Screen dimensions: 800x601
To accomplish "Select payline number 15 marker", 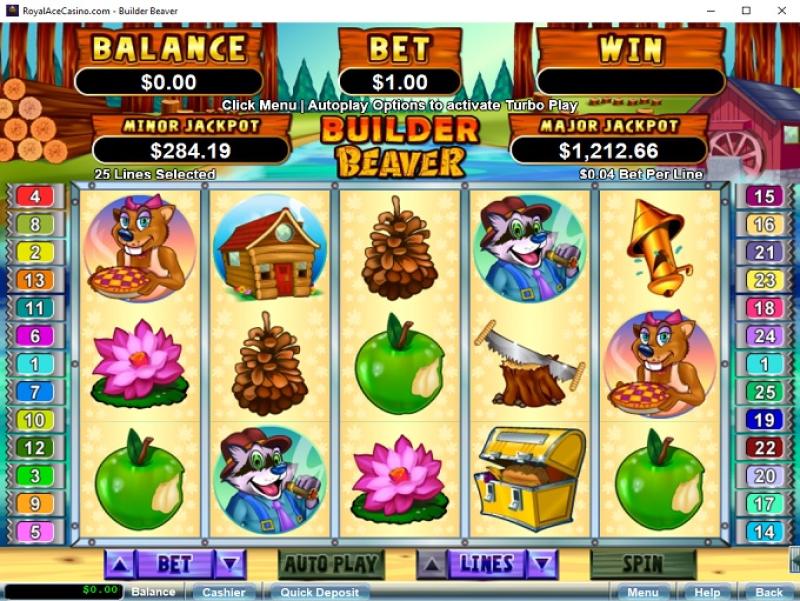I will point(764,197).
